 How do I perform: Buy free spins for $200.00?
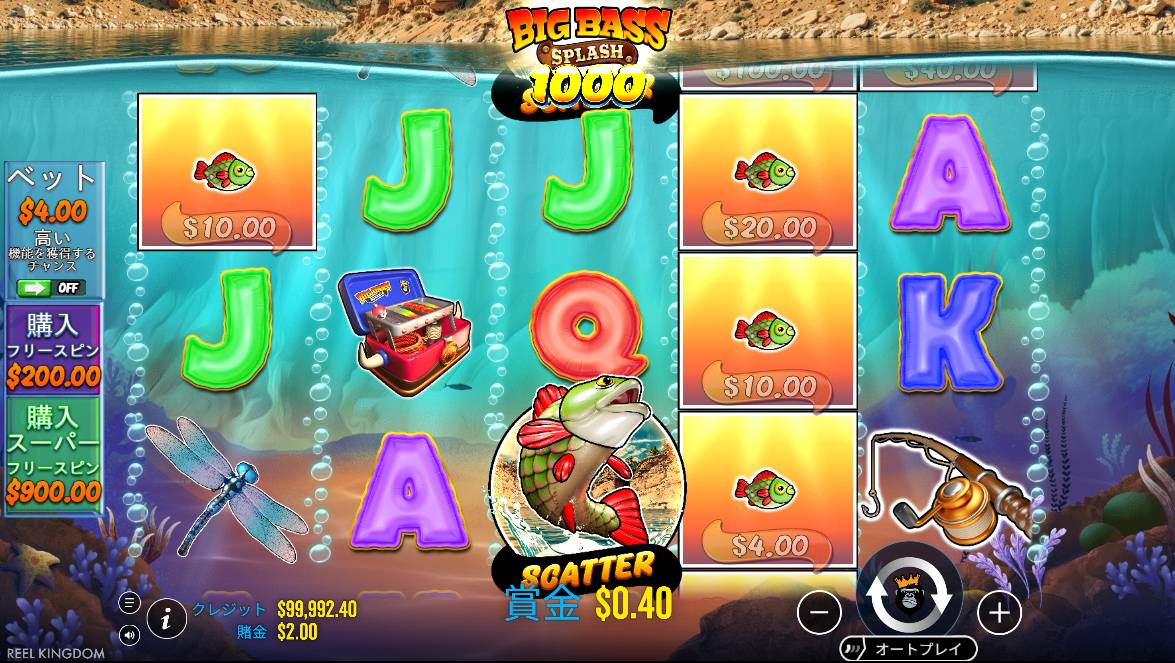54,349
